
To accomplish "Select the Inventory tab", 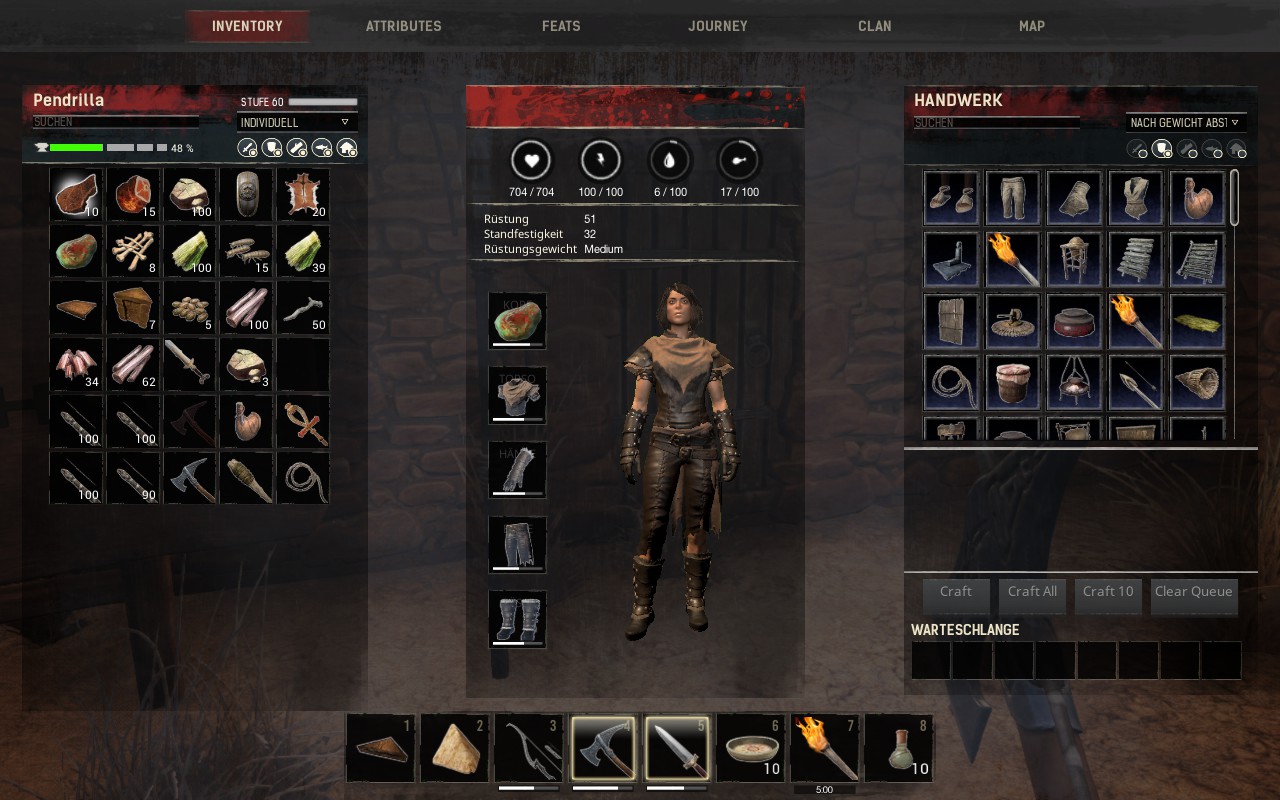I will [247, 26].
